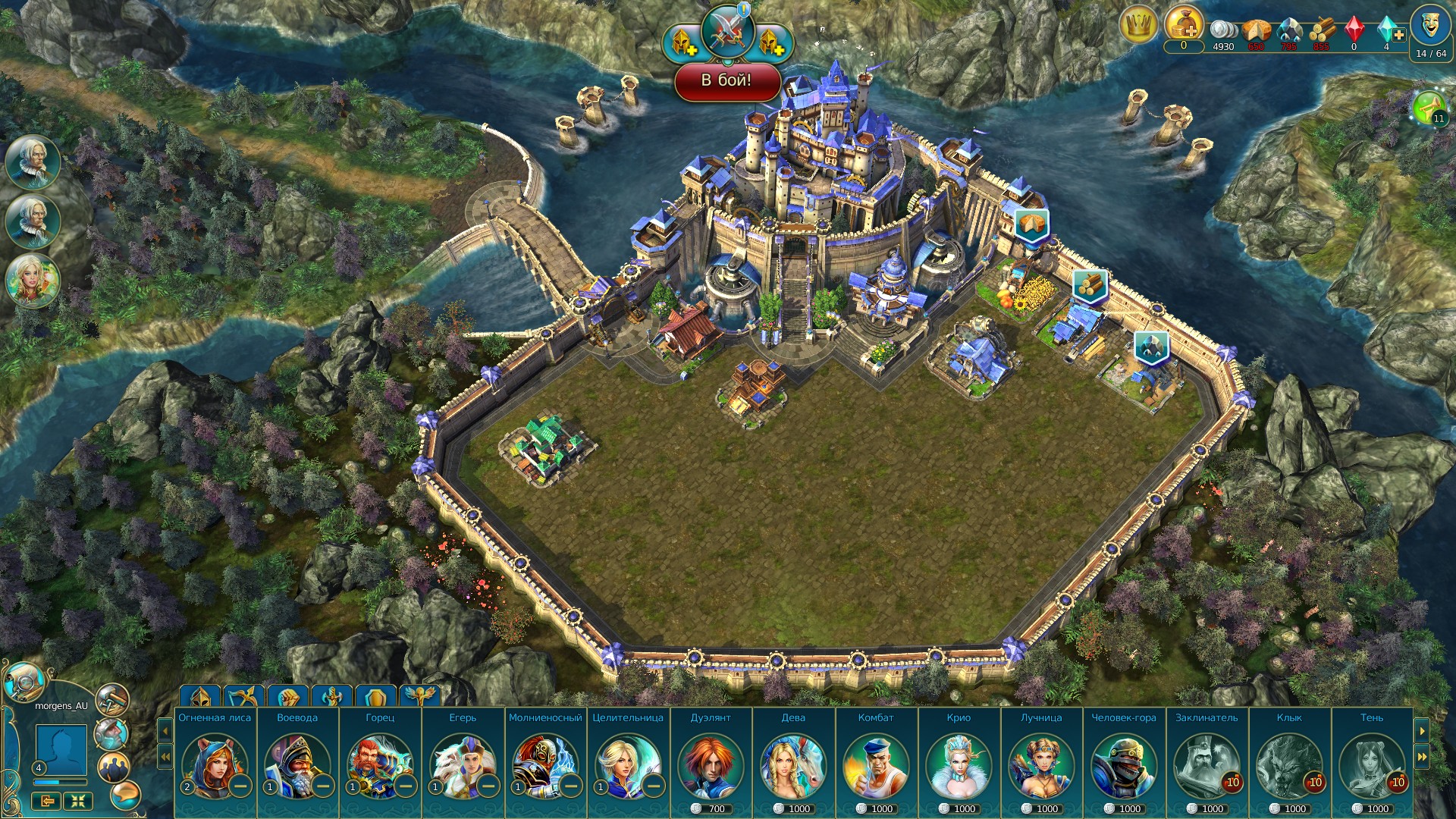The height and width of the screenshot is (819, 1456).
Task: Open the quest scroll with magnifier
Action: (x=24, y=682)
